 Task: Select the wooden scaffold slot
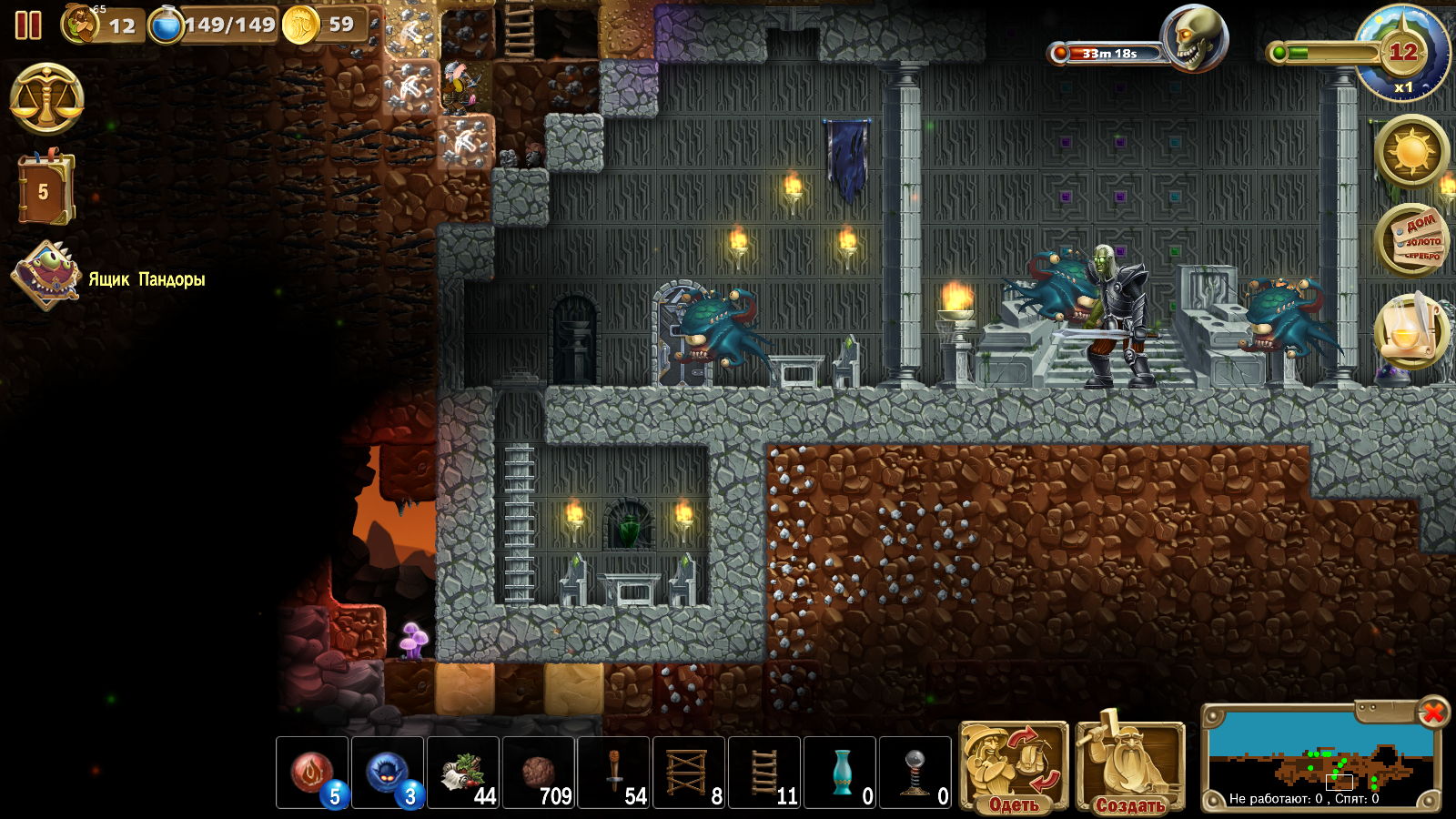[x=689, y=773]
